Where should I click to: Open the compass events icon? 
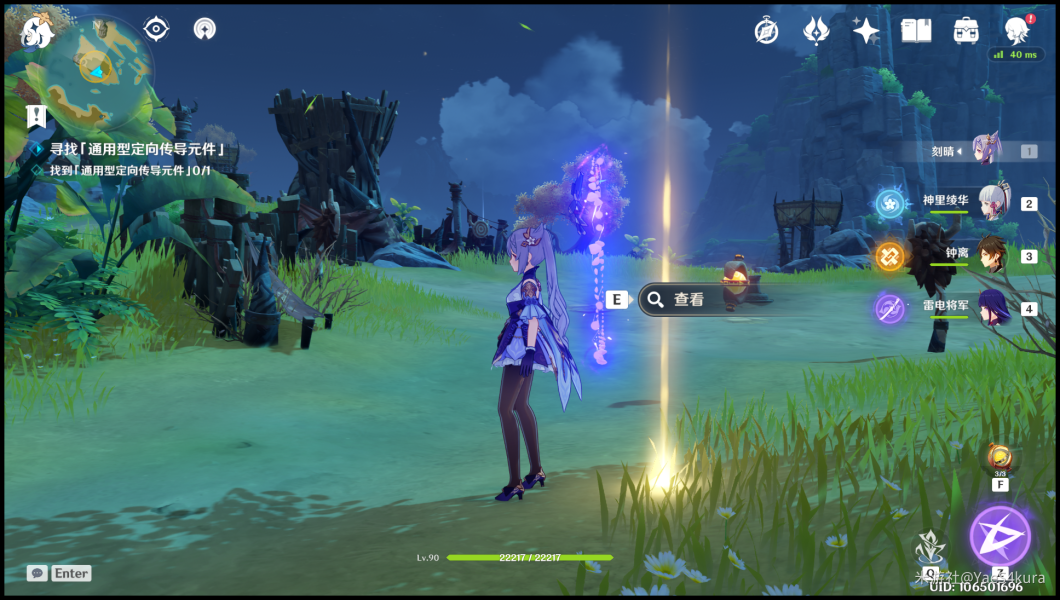coord(767,31)
